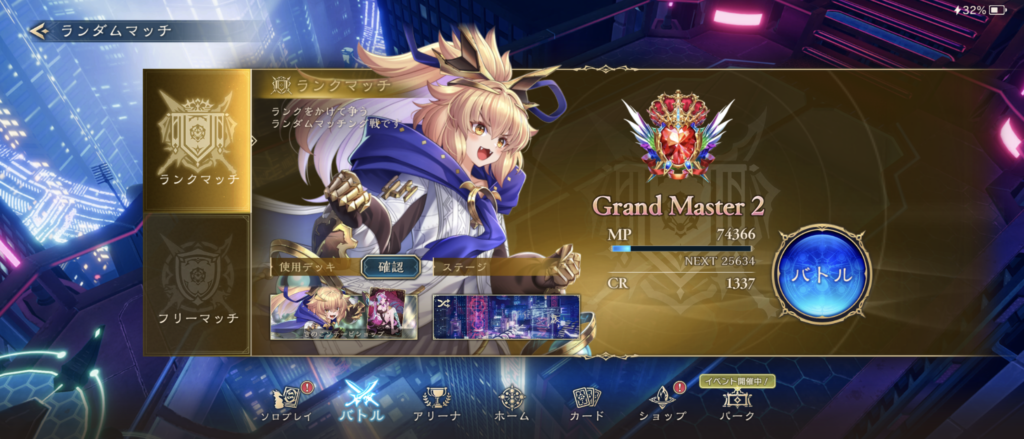This screenshot has width=1024, height=439.
Task: Open deck 確認 button
Action: coord(383,267)
